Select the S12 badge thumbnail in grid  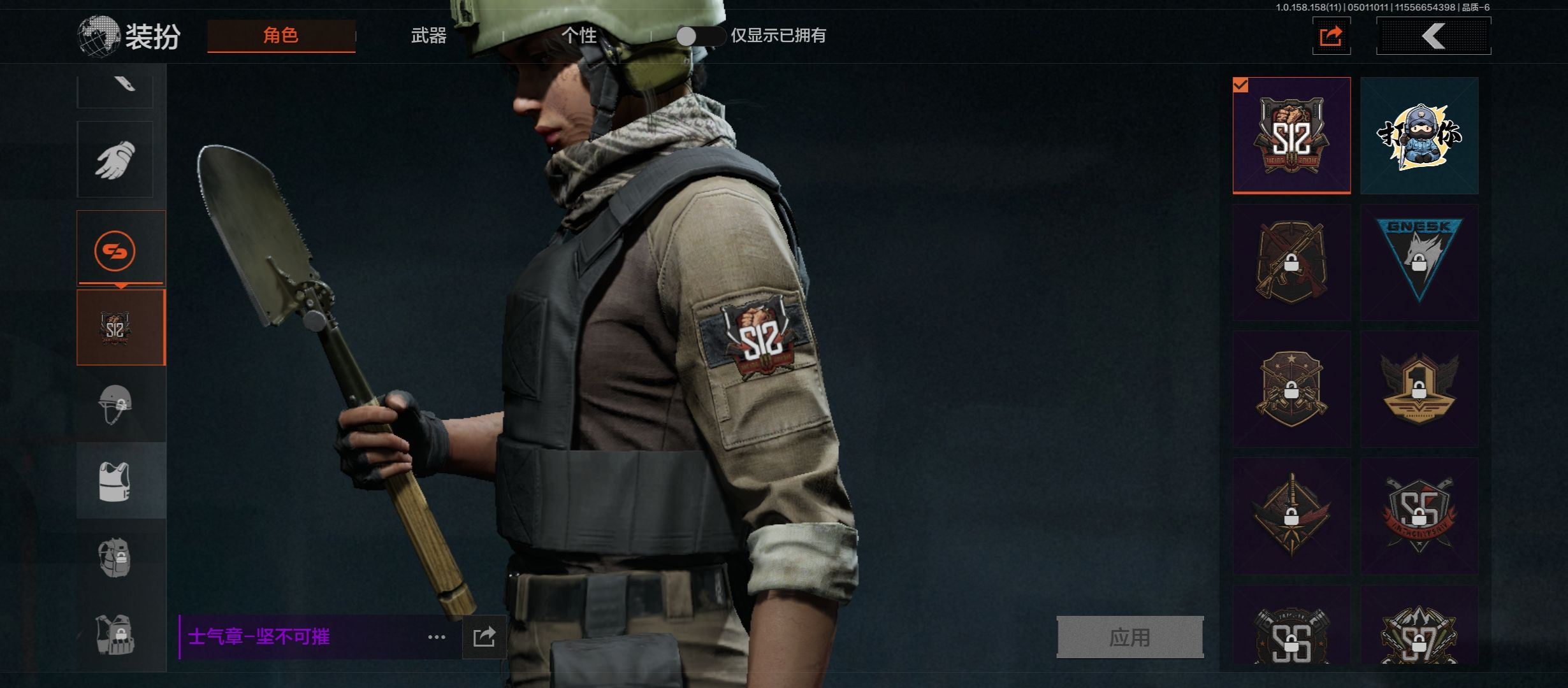point(1291,135)
